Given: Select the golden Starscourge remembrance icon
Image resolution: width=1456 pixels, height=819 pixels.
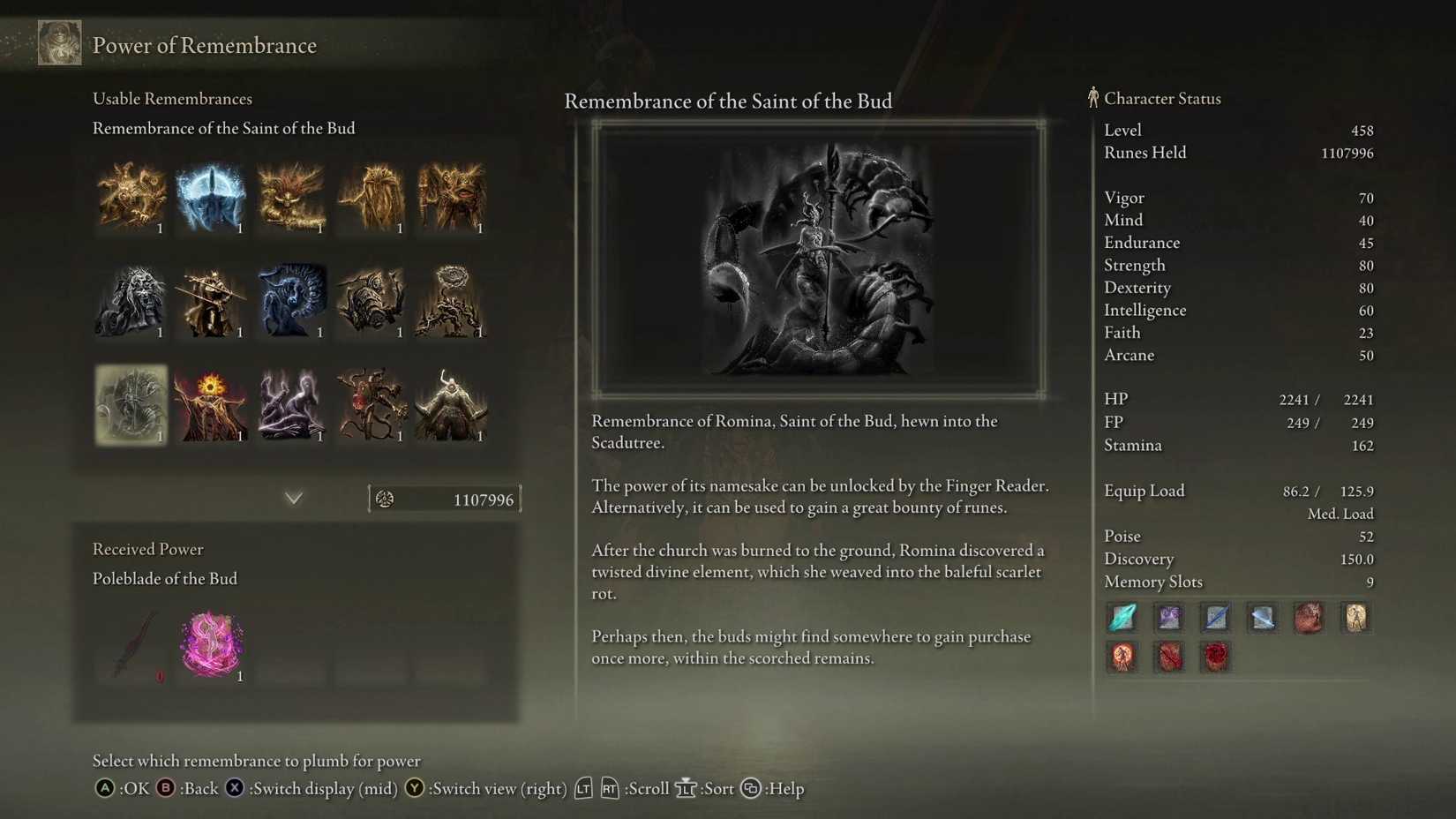Looking at the screenshot, I should (x=291, y=199).
